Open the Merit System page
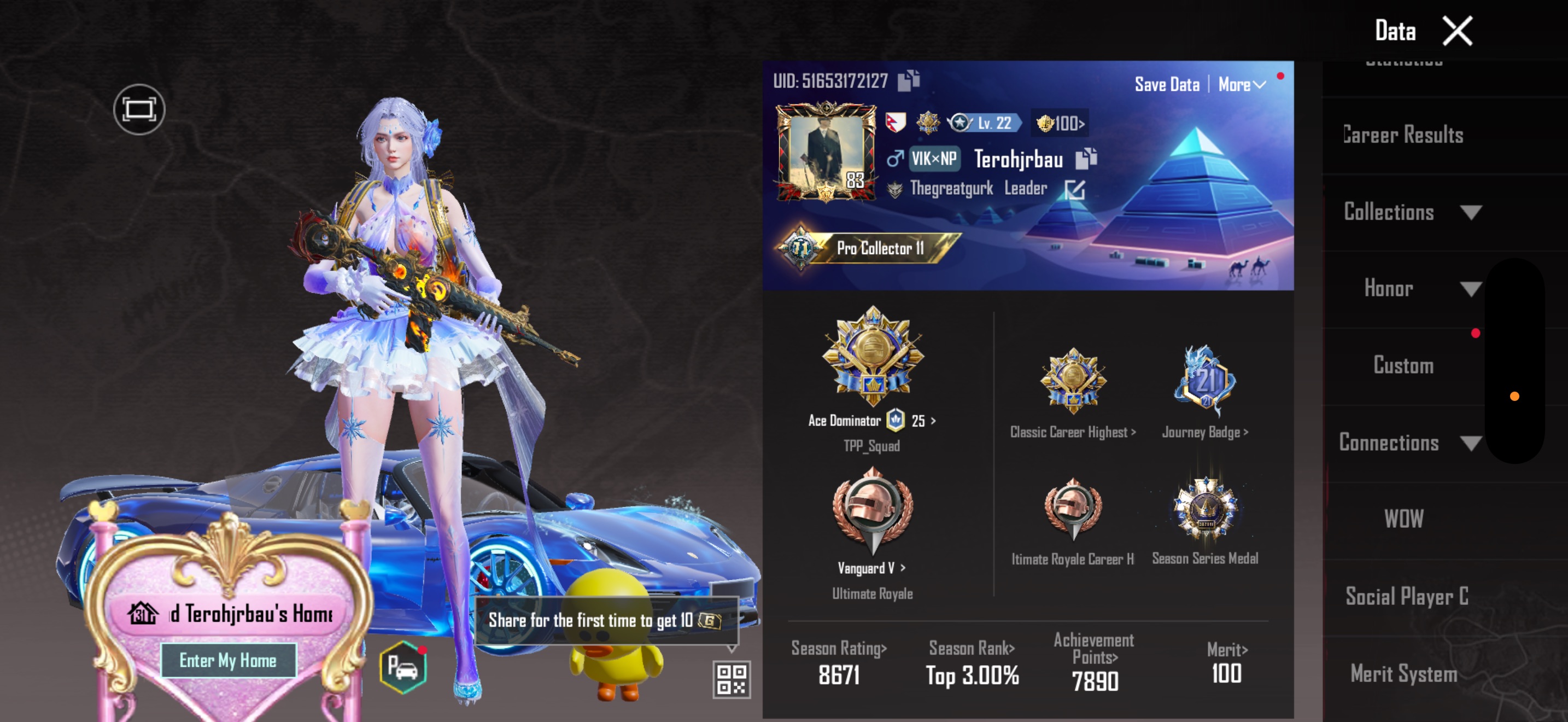The width and height of the screenshot is (1568, 722). 1403,673
